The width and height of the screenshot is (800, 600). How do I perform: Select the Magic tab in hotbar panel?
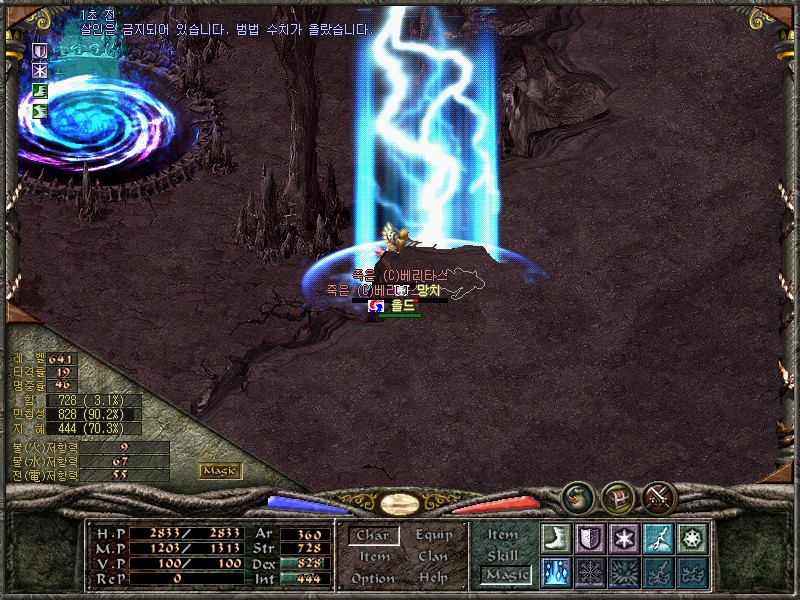[x=506, y=575]
